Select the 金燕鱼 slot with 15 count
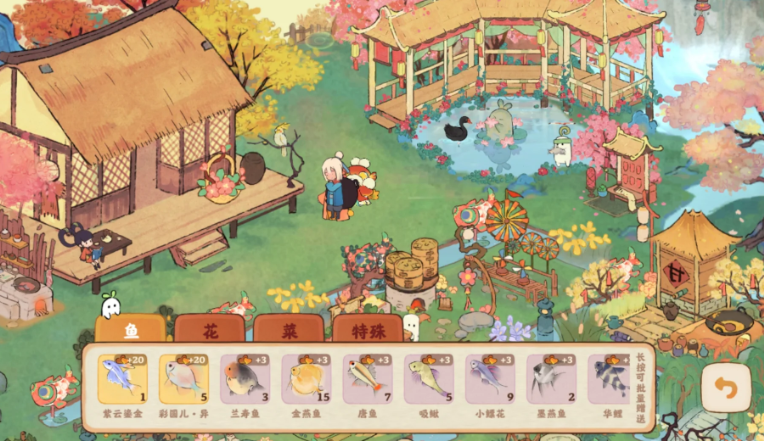The image size is (764, 441). click(x=307, y=379)
